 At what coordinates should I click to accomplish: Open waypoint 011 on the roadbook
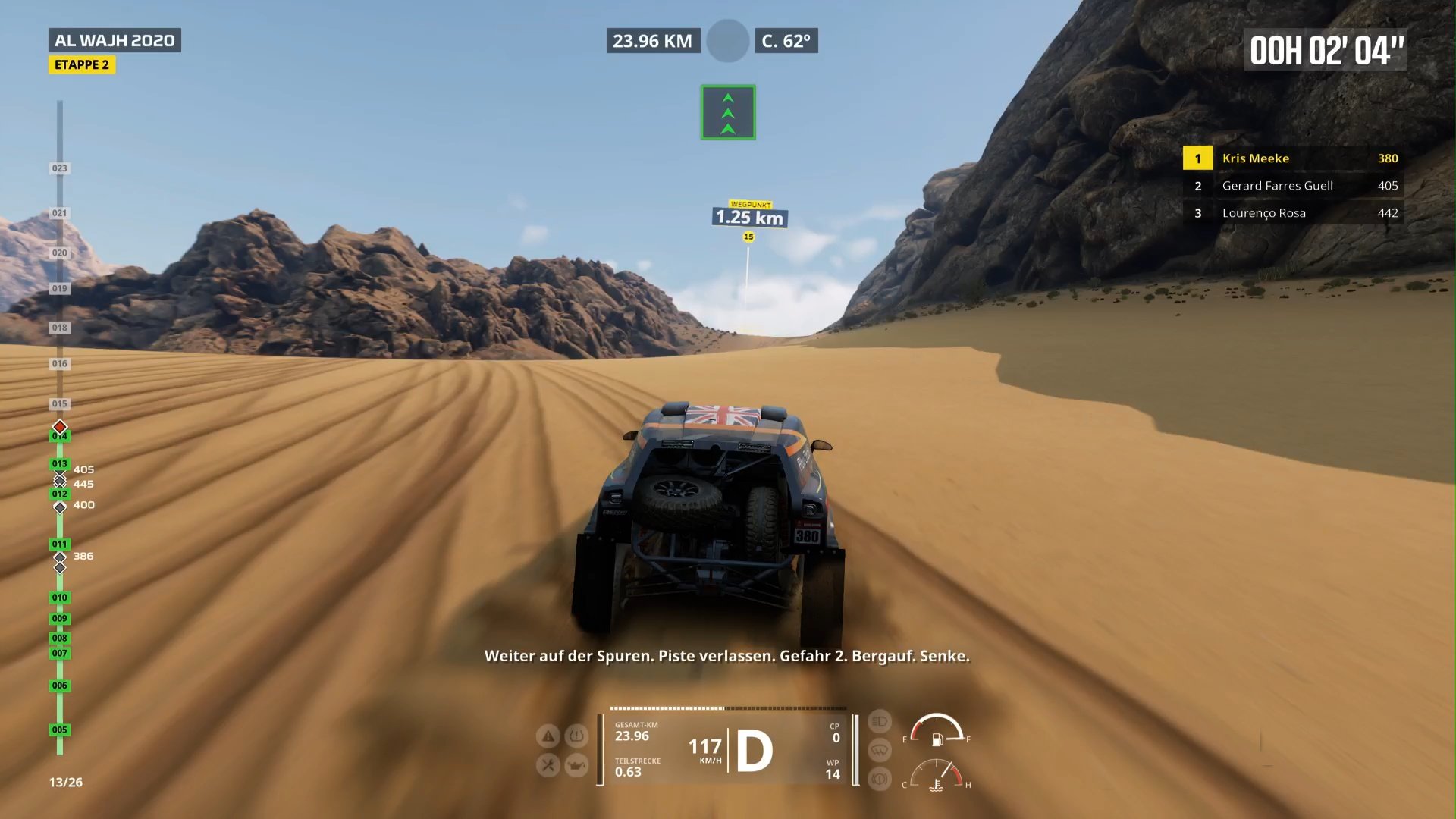(58, 544)
